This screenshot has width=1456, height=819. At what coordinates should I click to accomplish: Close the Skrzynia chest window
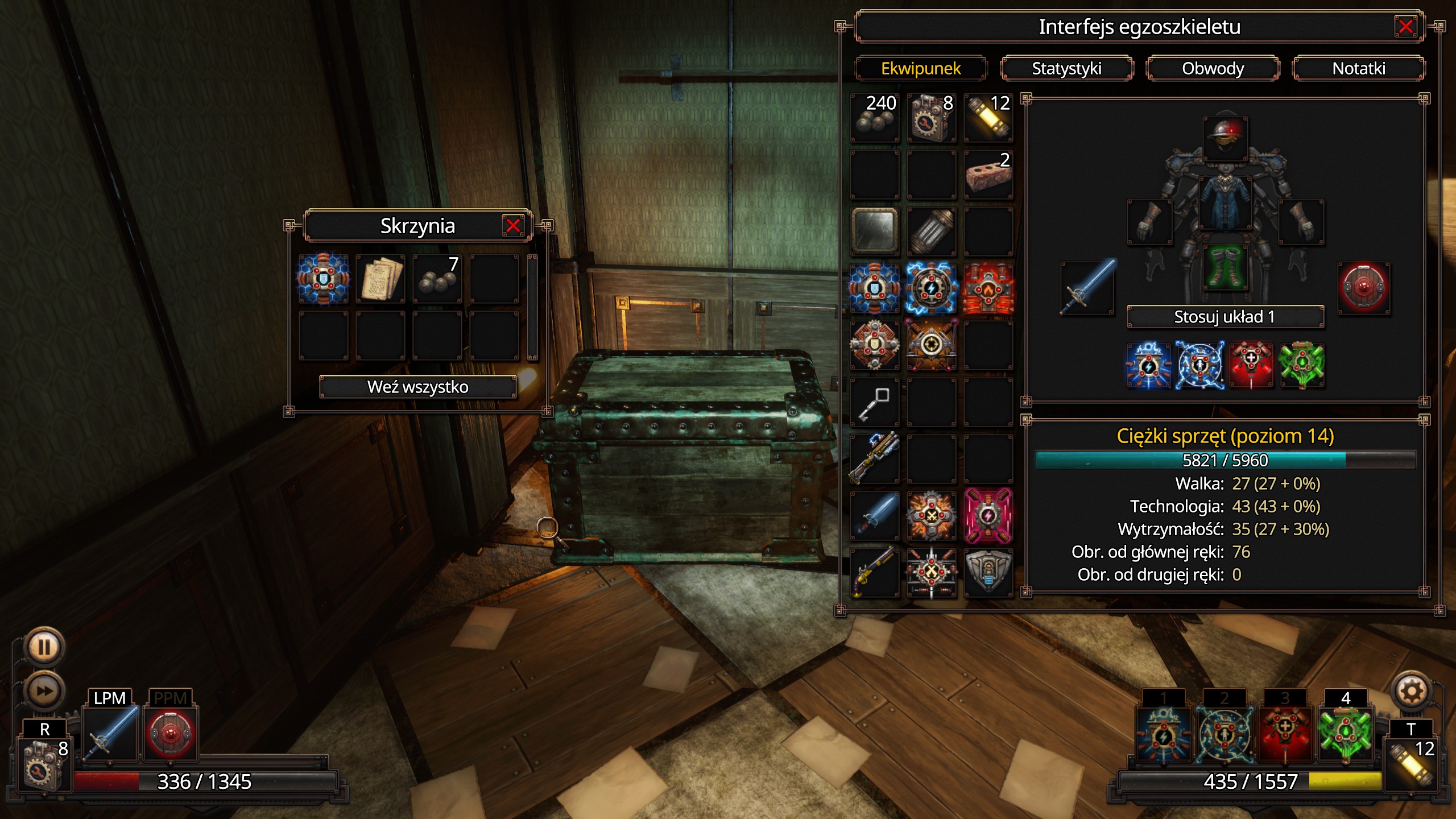(512, 226)
